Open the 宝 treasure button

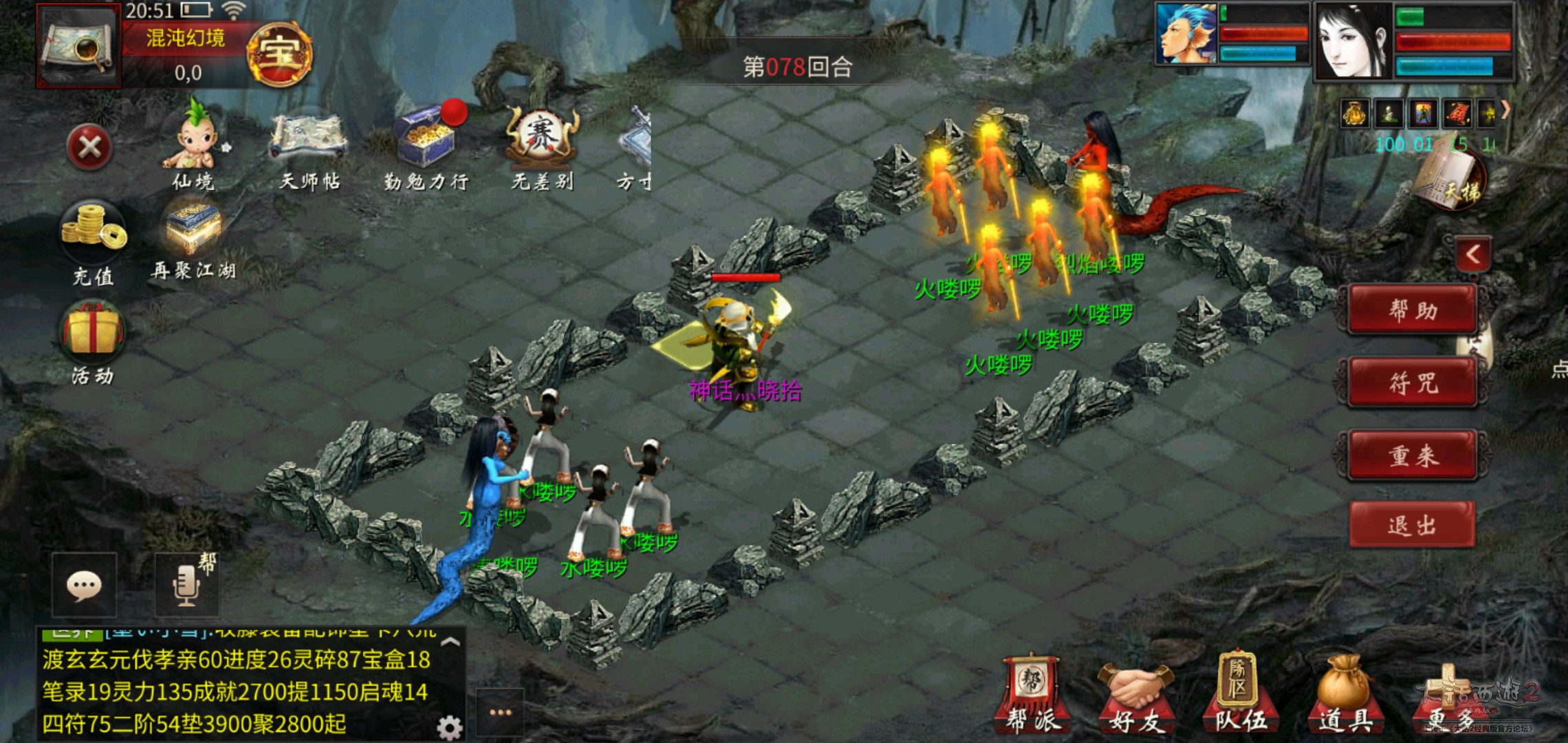279,55
